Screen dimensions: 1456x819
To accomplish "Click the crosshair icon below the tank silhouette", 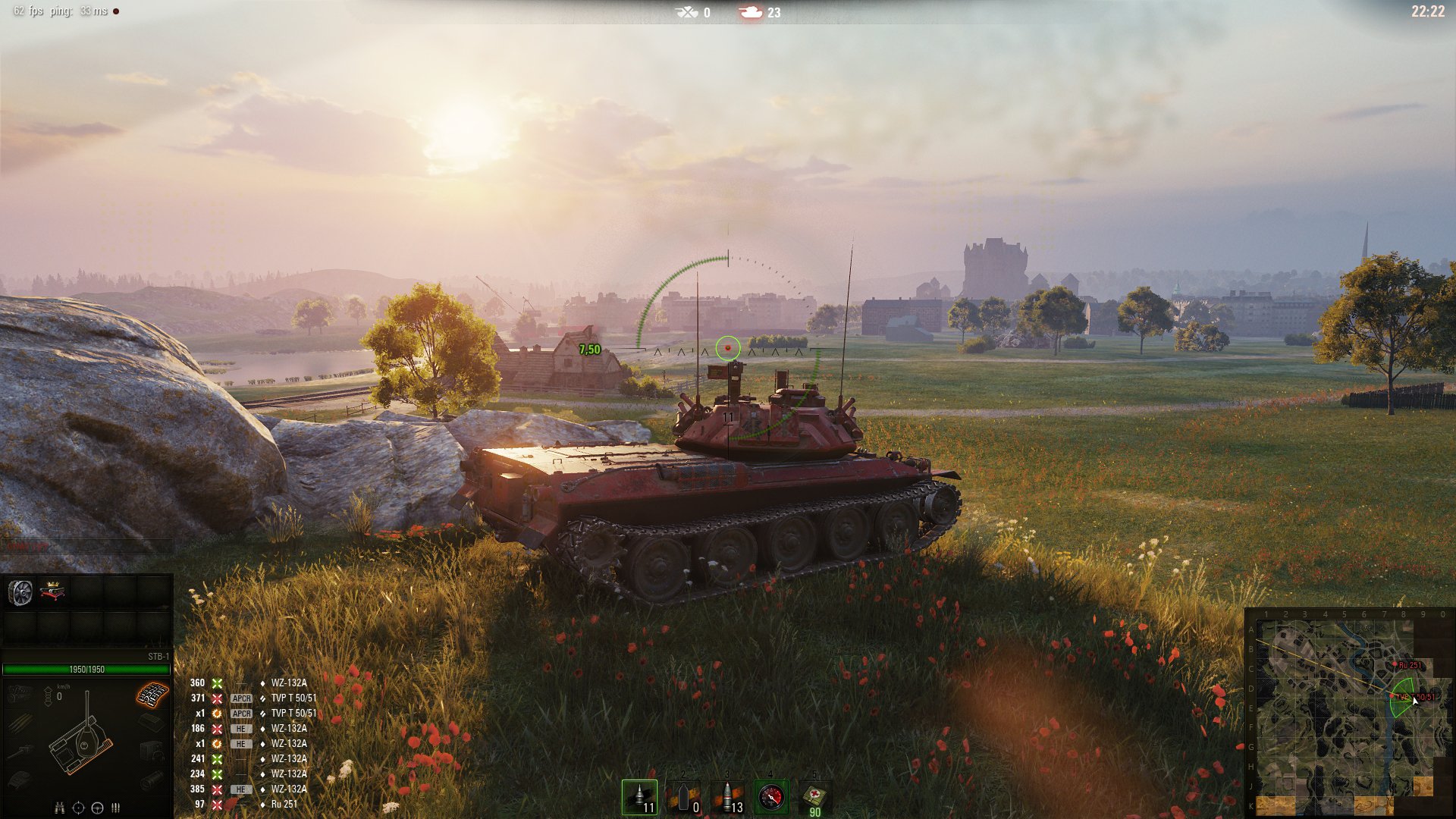I will (78, 805).
